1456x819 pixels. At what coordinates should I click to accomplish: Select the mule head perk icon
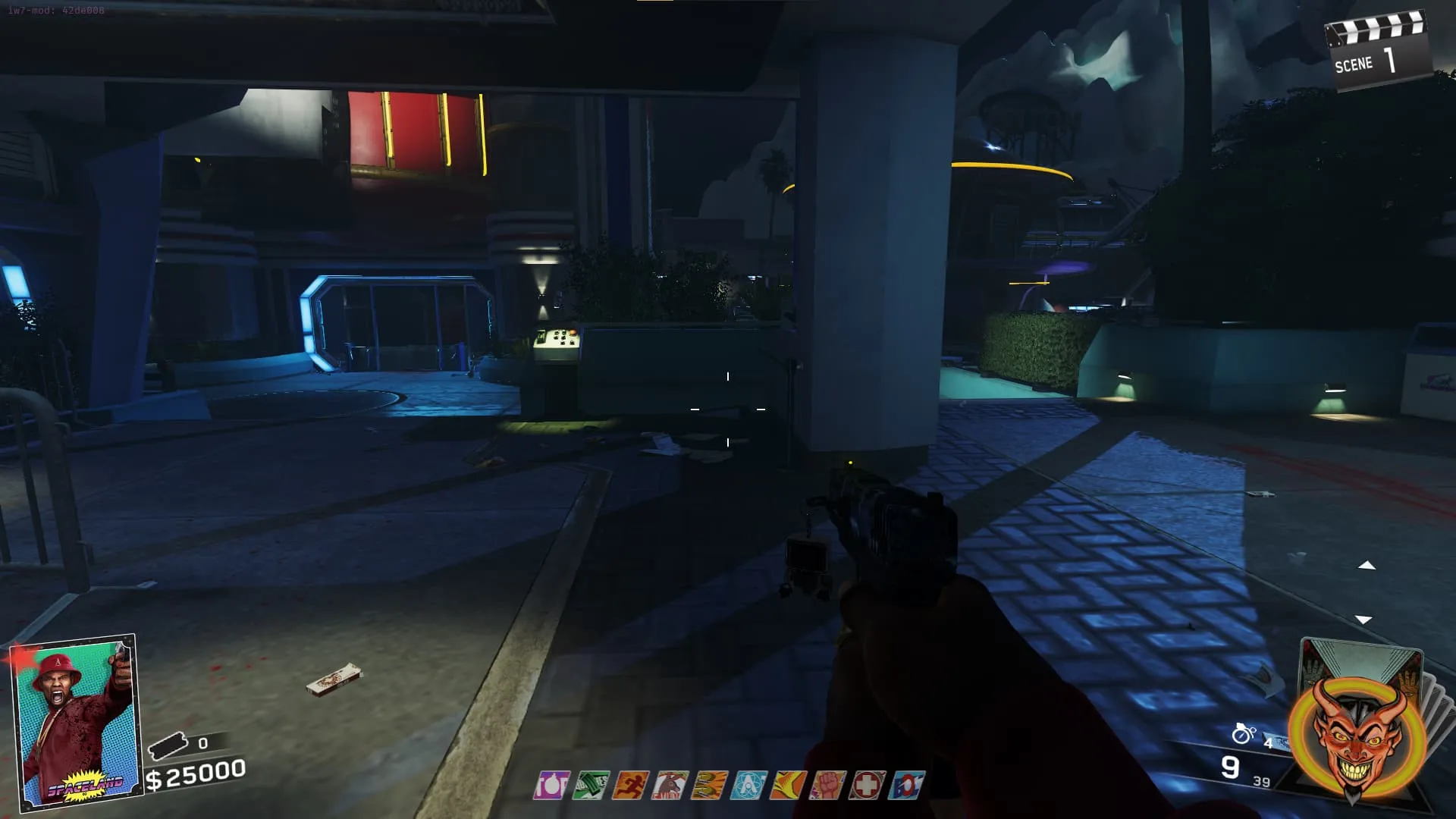[670, 786]
